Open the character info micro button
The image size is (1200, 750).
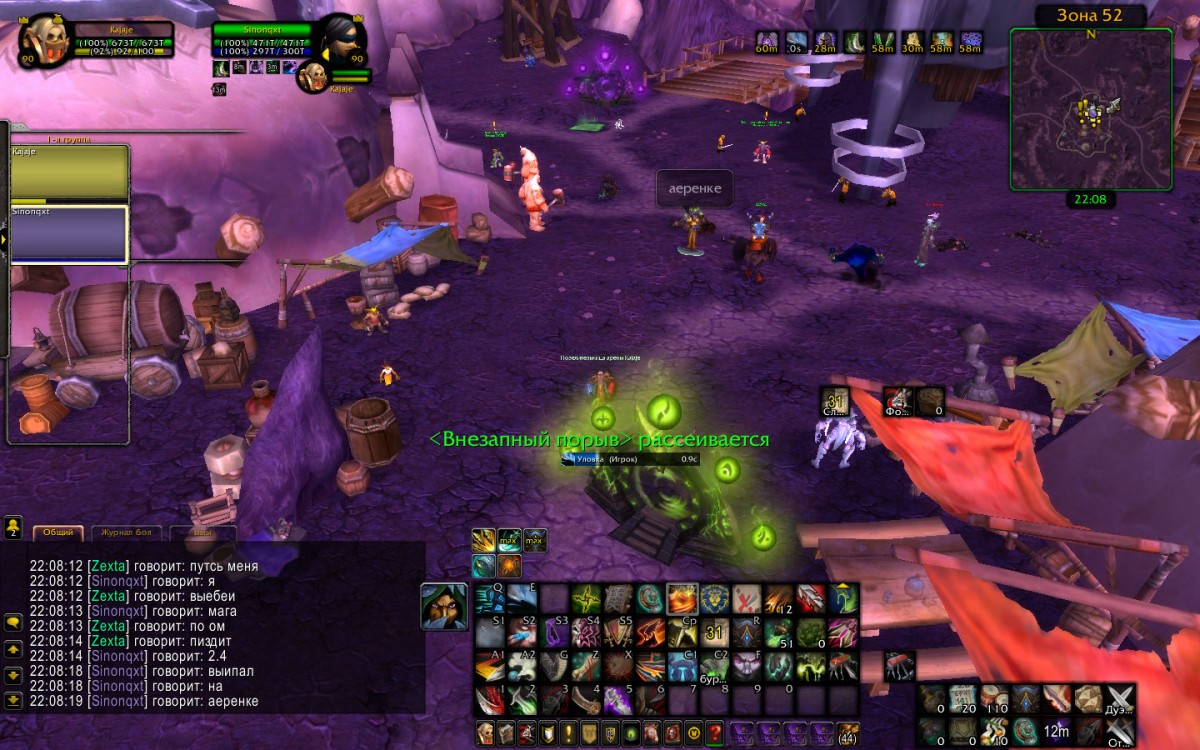[485, 732]
